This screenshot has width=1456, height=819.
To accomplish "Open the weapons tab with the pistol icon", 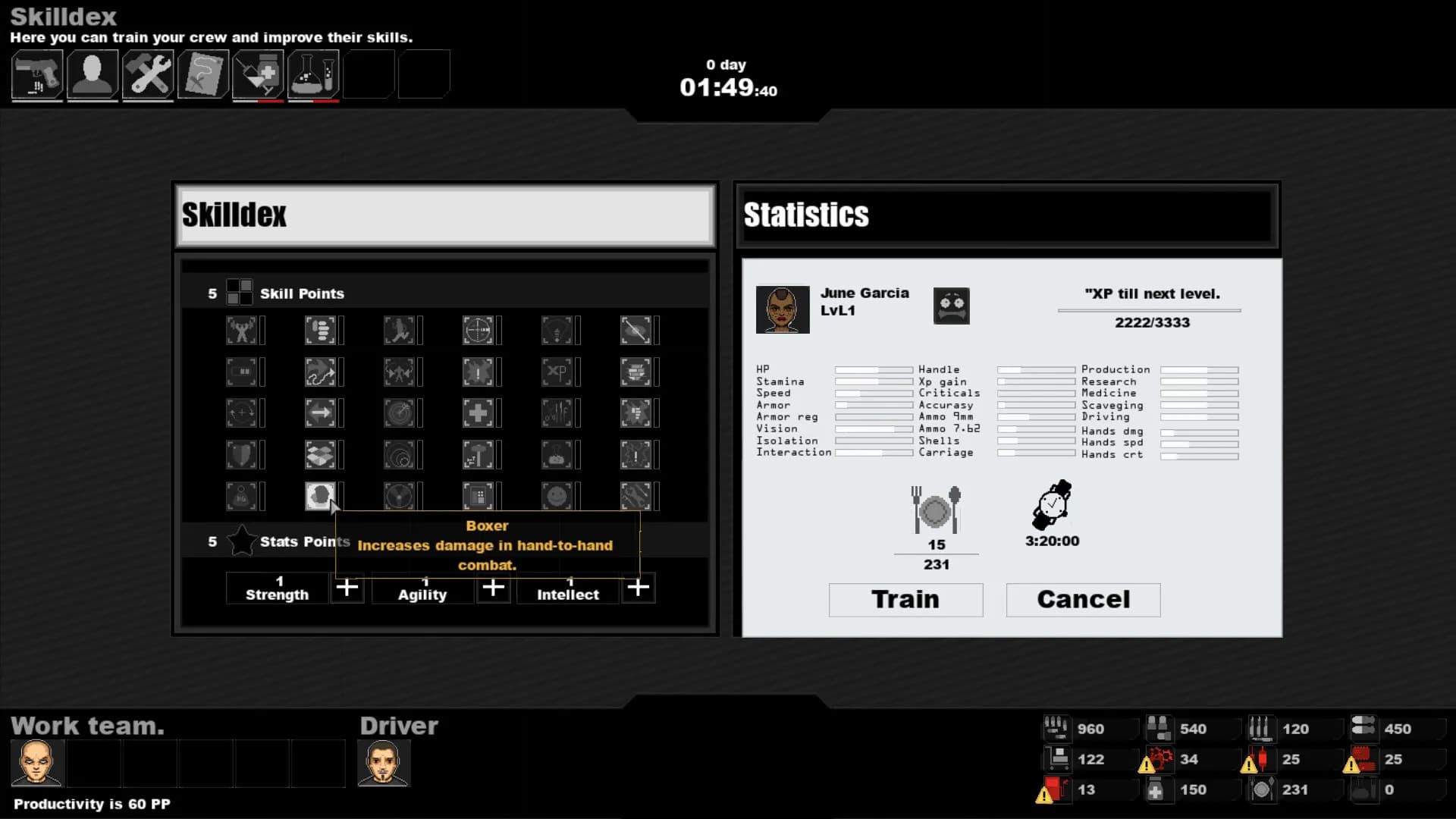I will (36, 74).
